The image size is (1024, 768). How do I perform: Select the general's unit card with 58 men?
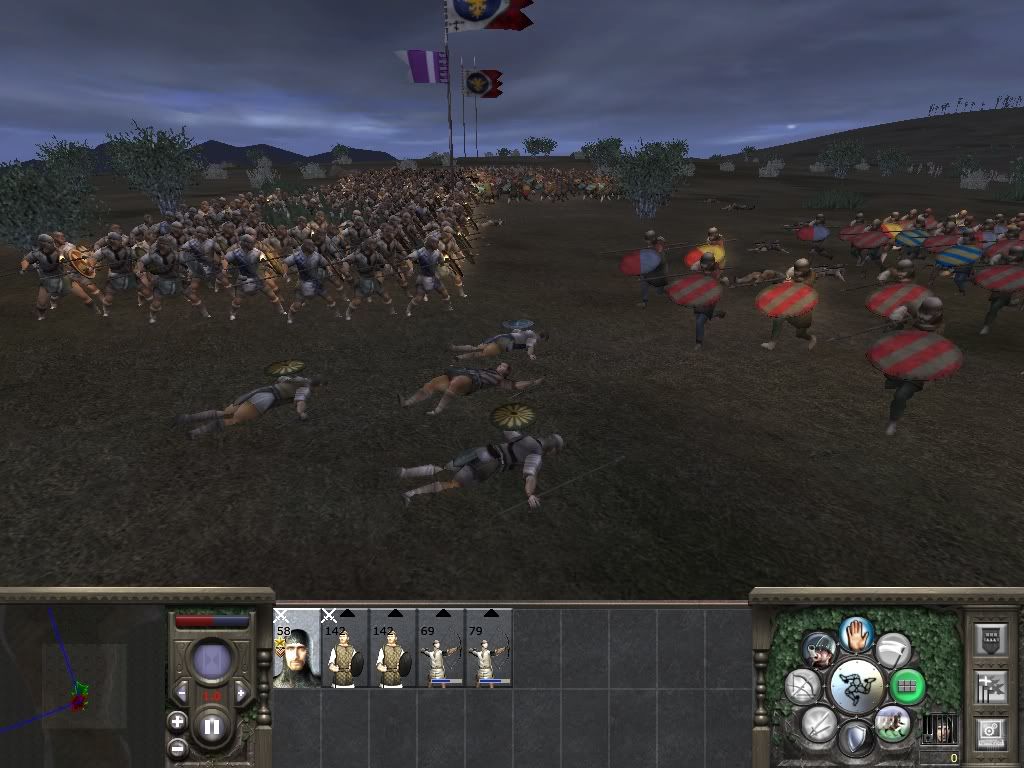(297, 648)
